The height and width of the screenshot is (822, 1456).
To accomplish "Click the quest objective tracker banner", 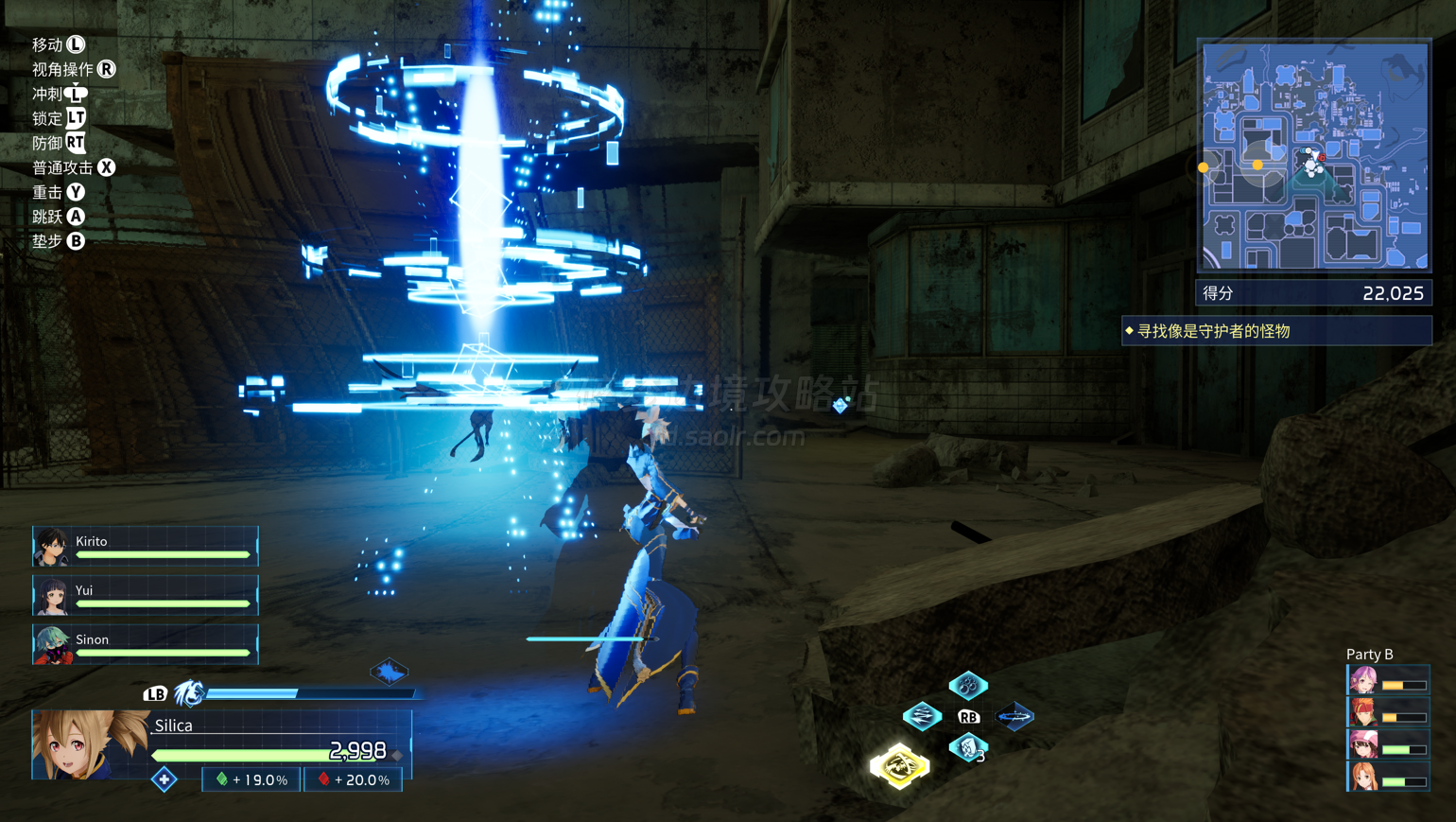I will (x=1276, y=331).
